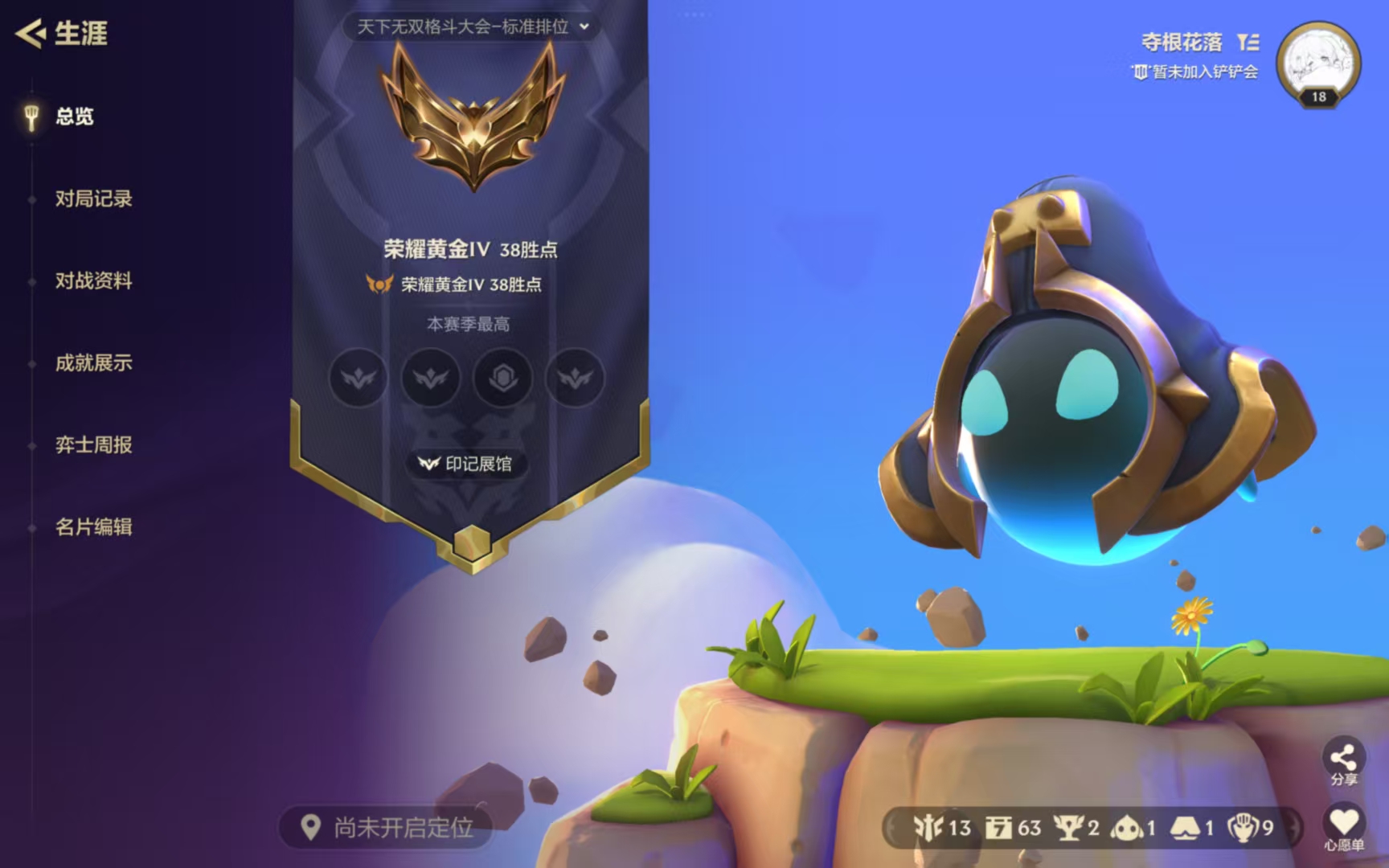Click the icon beside the name 夺根花落
1389x868 pixels.
coord(1248,42)
